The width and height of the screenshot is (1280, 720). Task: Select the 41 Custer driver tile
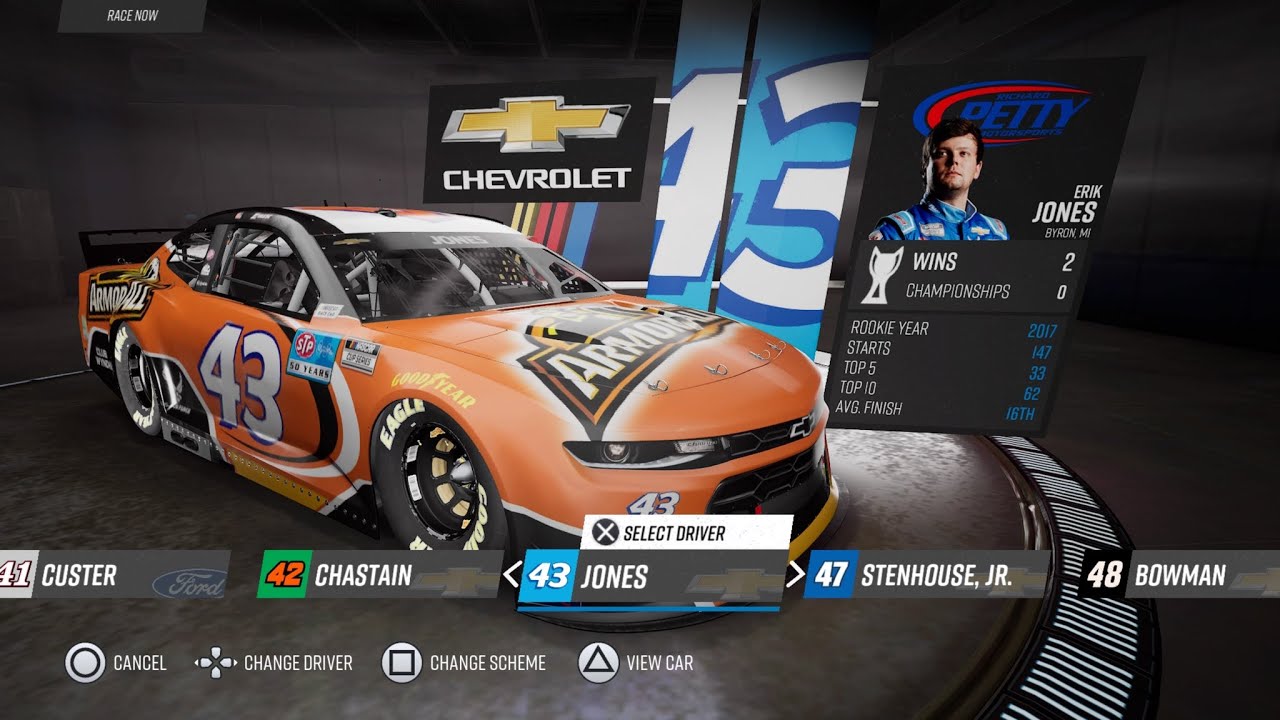pos(110,575)
